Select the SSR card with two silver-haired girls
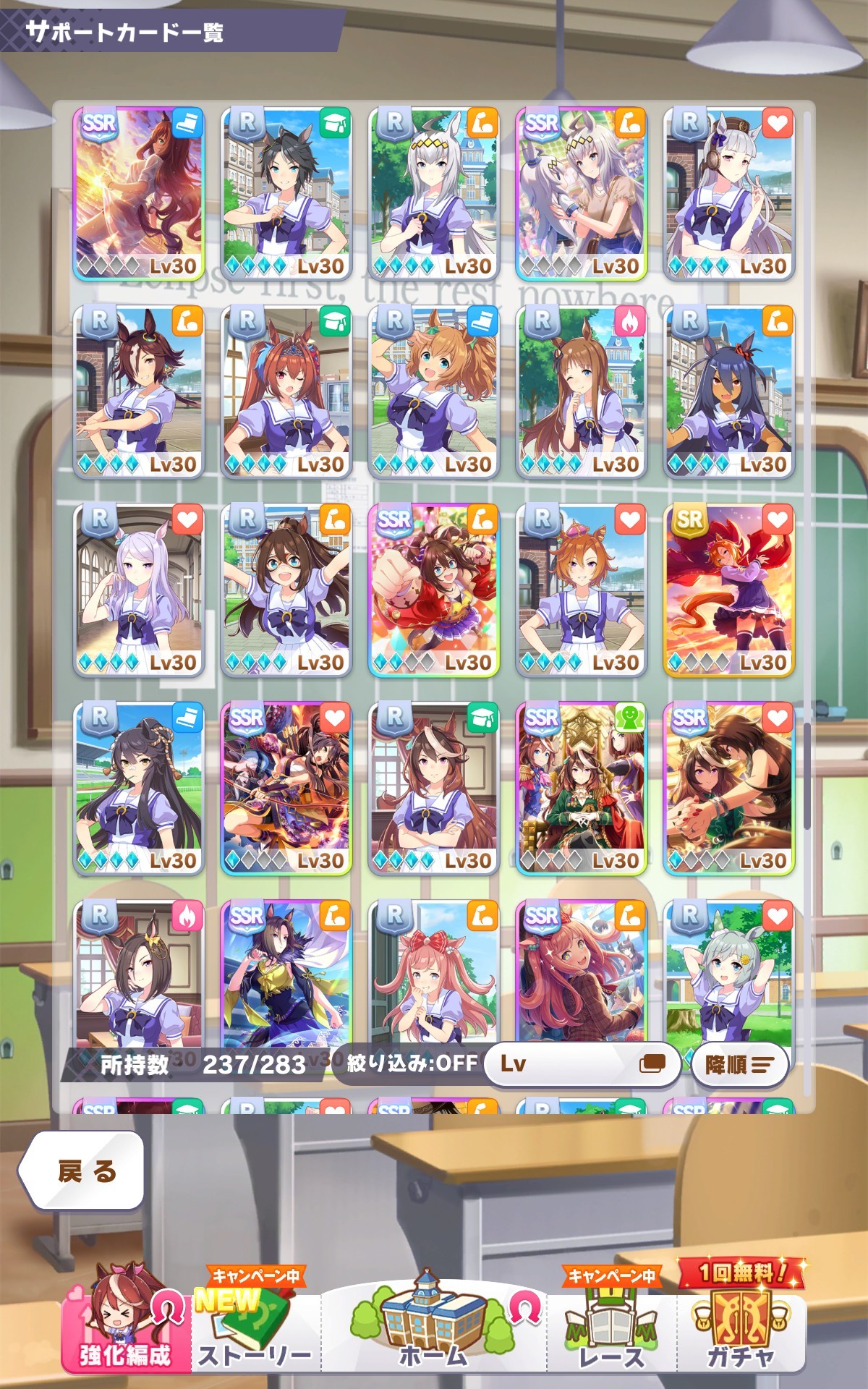This screenshot has width=868, height=1389. coord(582,194)
